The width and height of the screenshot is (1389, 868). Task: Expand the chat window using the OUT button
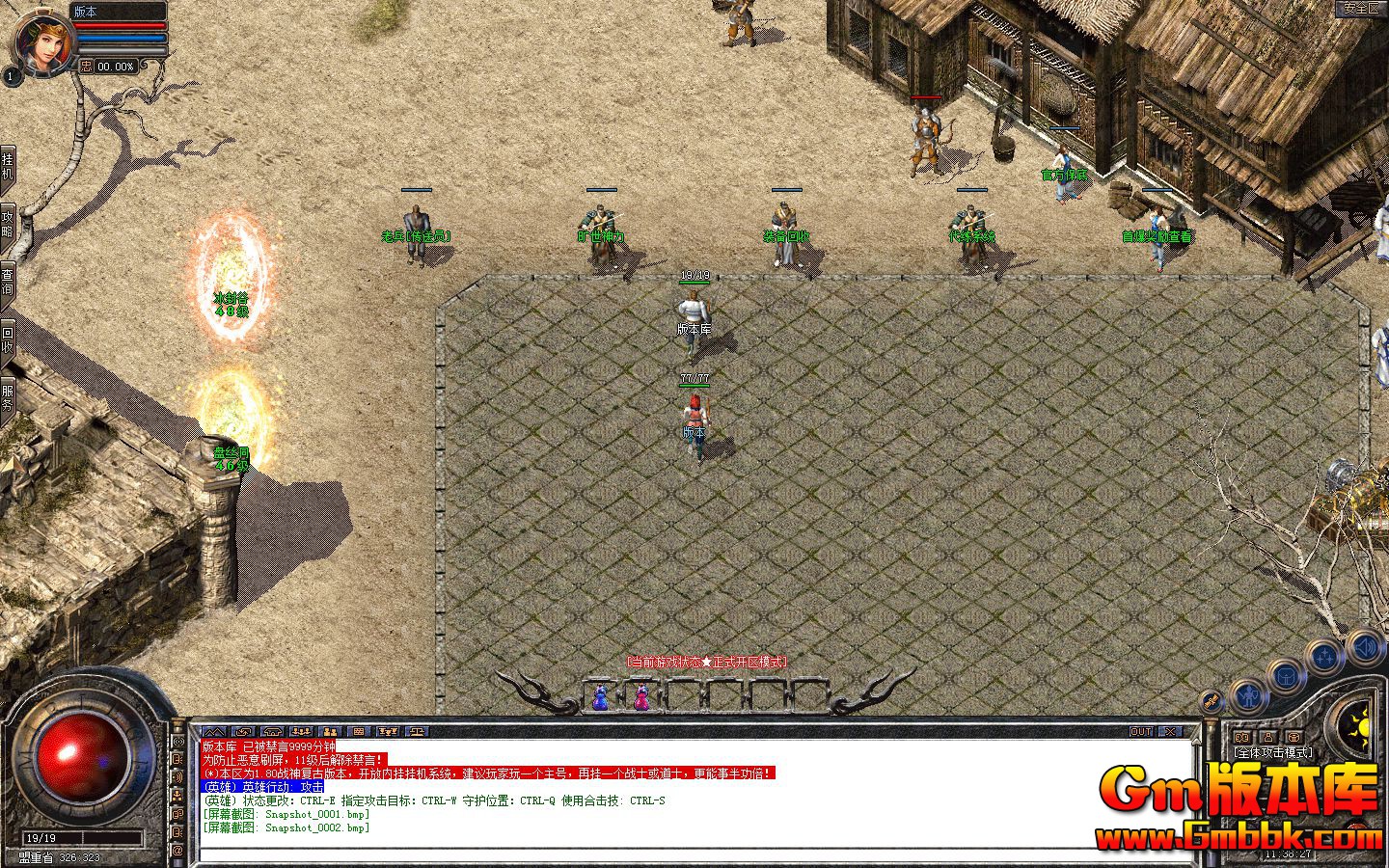1142,733
